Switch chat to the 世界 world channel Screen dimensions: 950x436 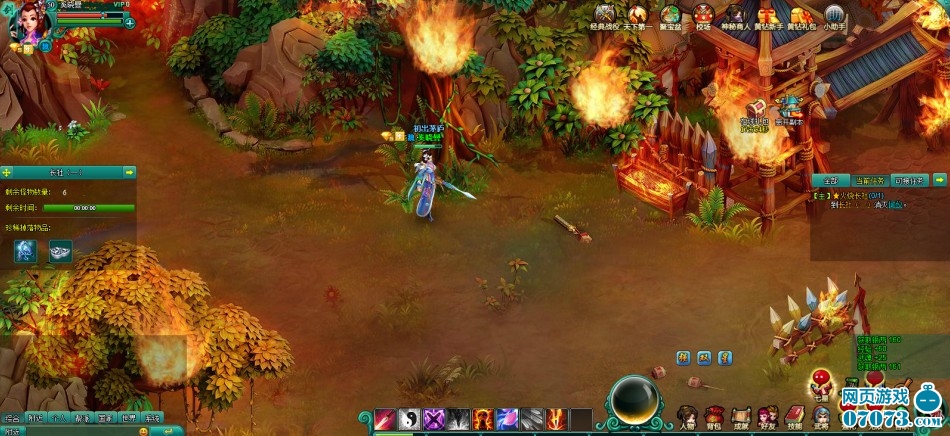129,418
